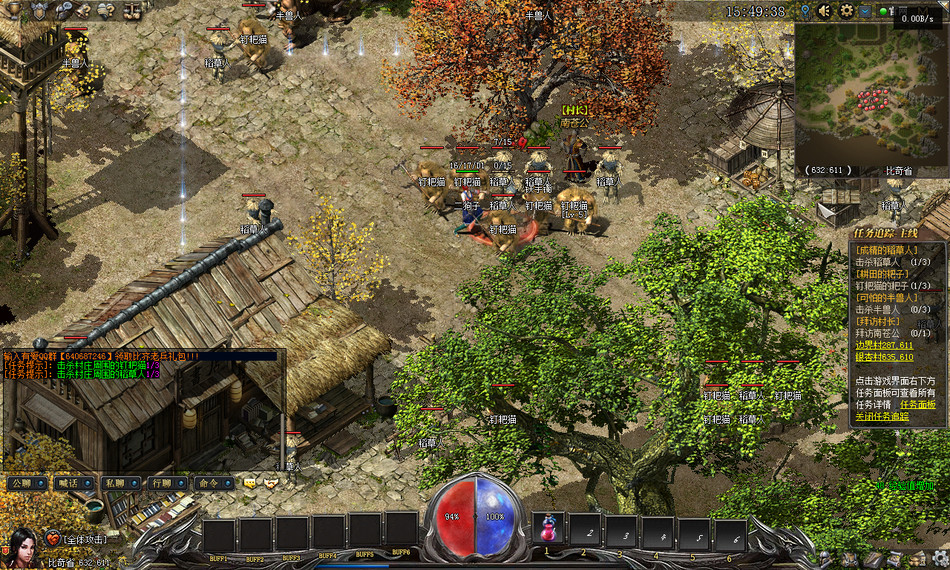Toggle the 全体攻击 attack mode icon
This screenshot has height=570, width=950.
(x=53, y=539)
